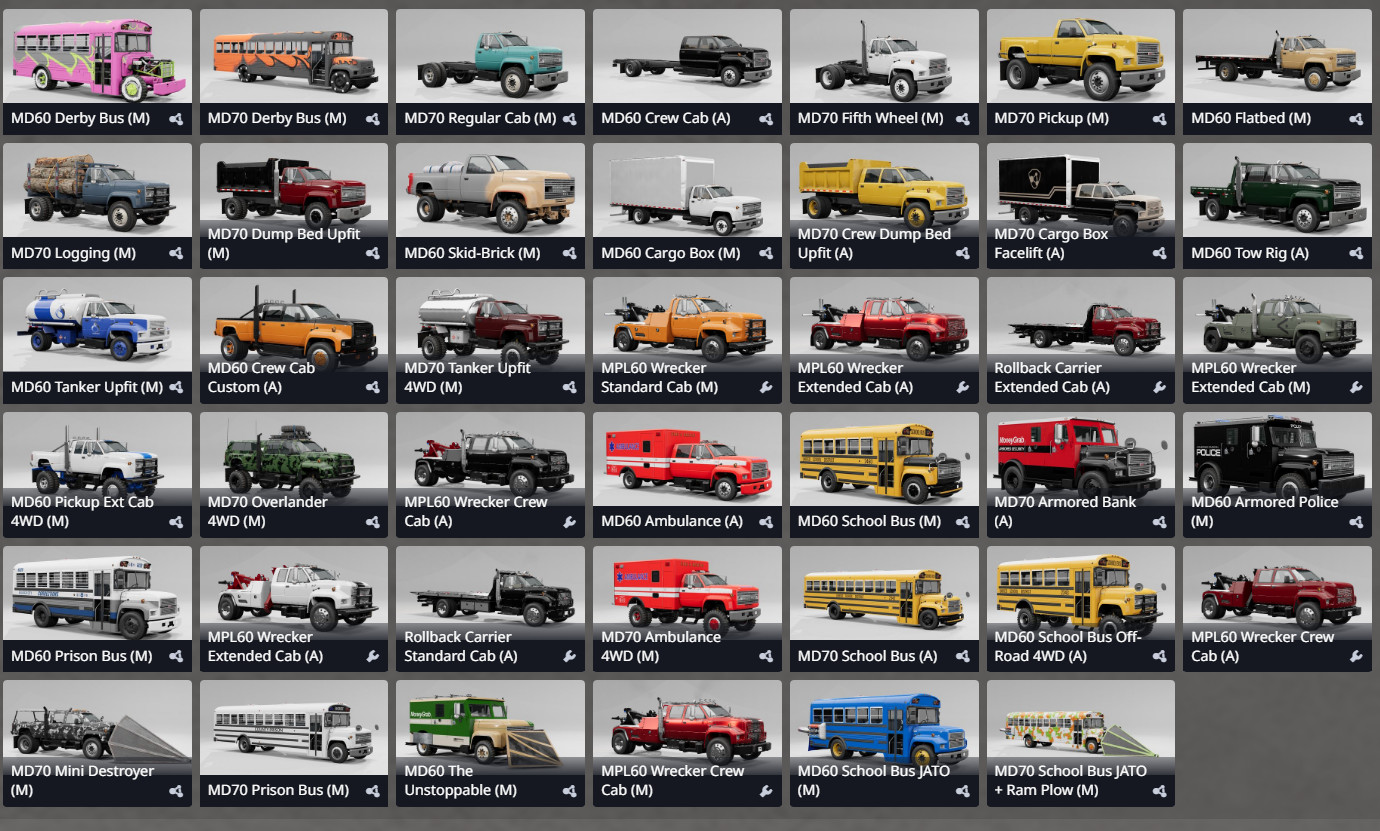Click the share icon on MD60 Ambulance

766,521
